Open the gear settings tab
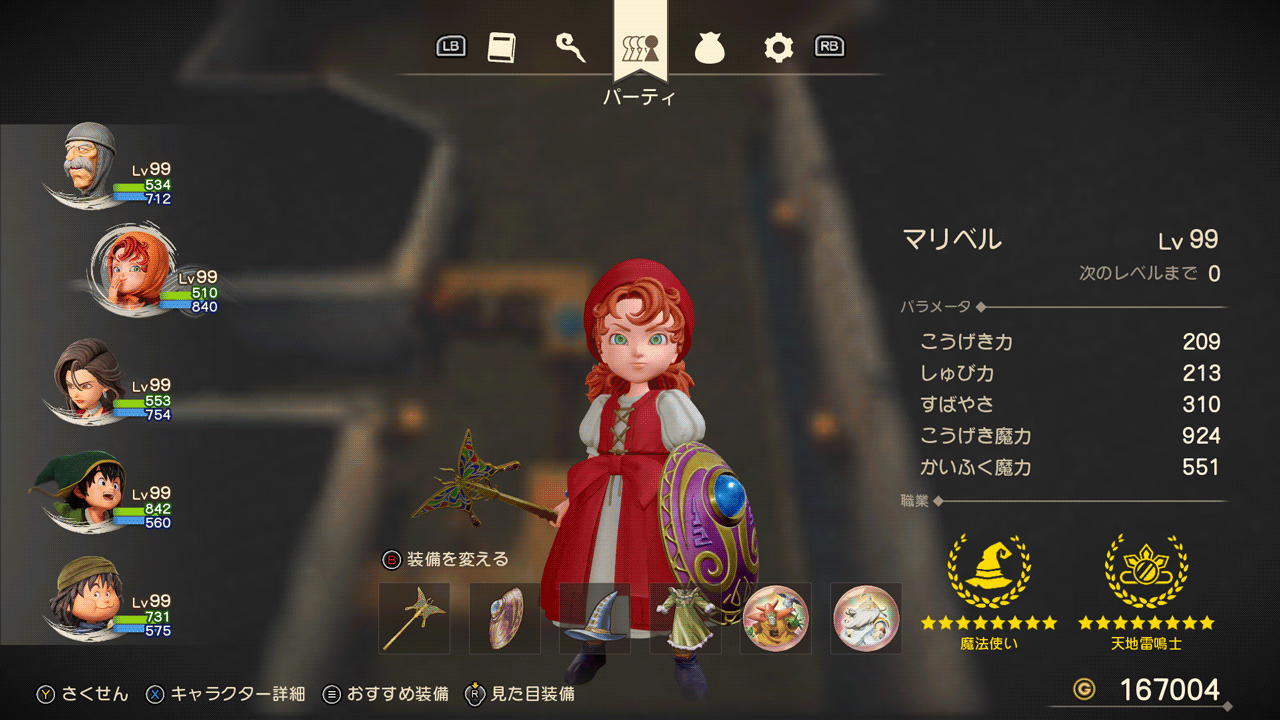 [x=778, y=47]
